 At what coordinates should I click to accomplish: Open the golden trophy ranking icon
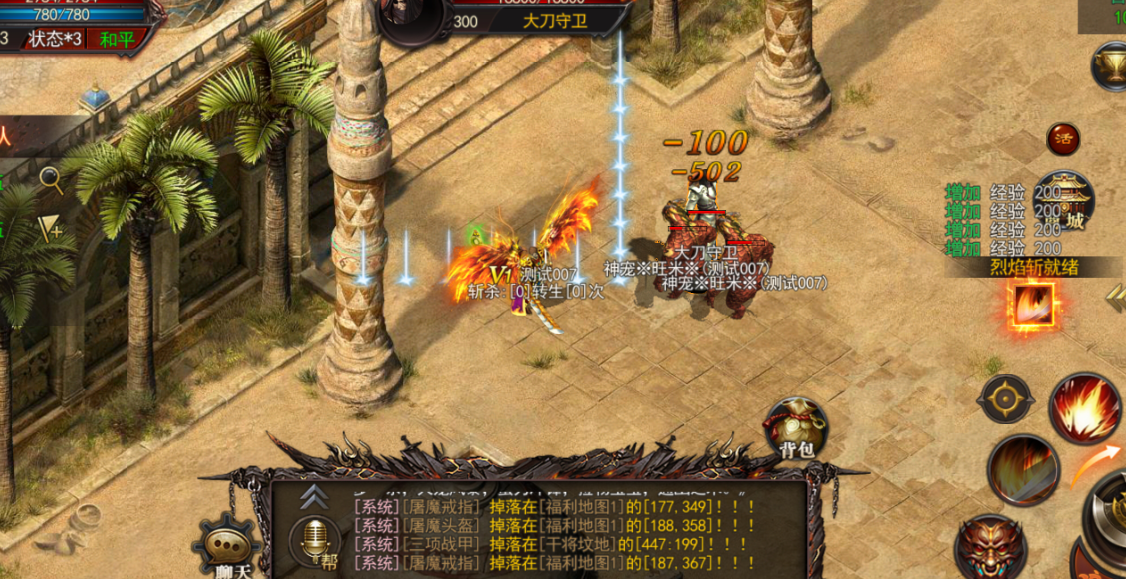[x=1109, y=67]
